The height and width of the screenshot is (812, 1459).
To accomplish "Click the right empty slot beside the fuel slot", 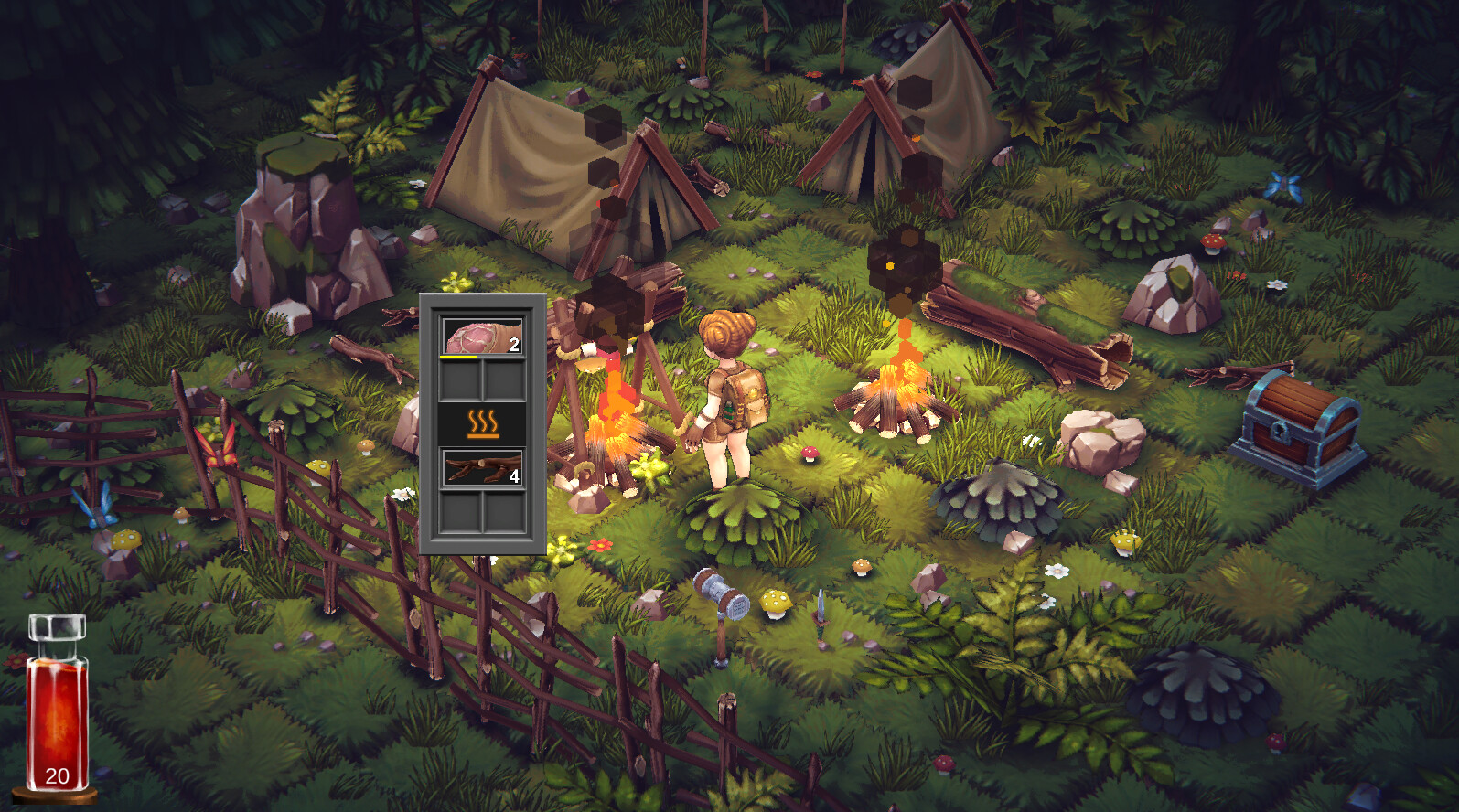I will pos(504,510).
